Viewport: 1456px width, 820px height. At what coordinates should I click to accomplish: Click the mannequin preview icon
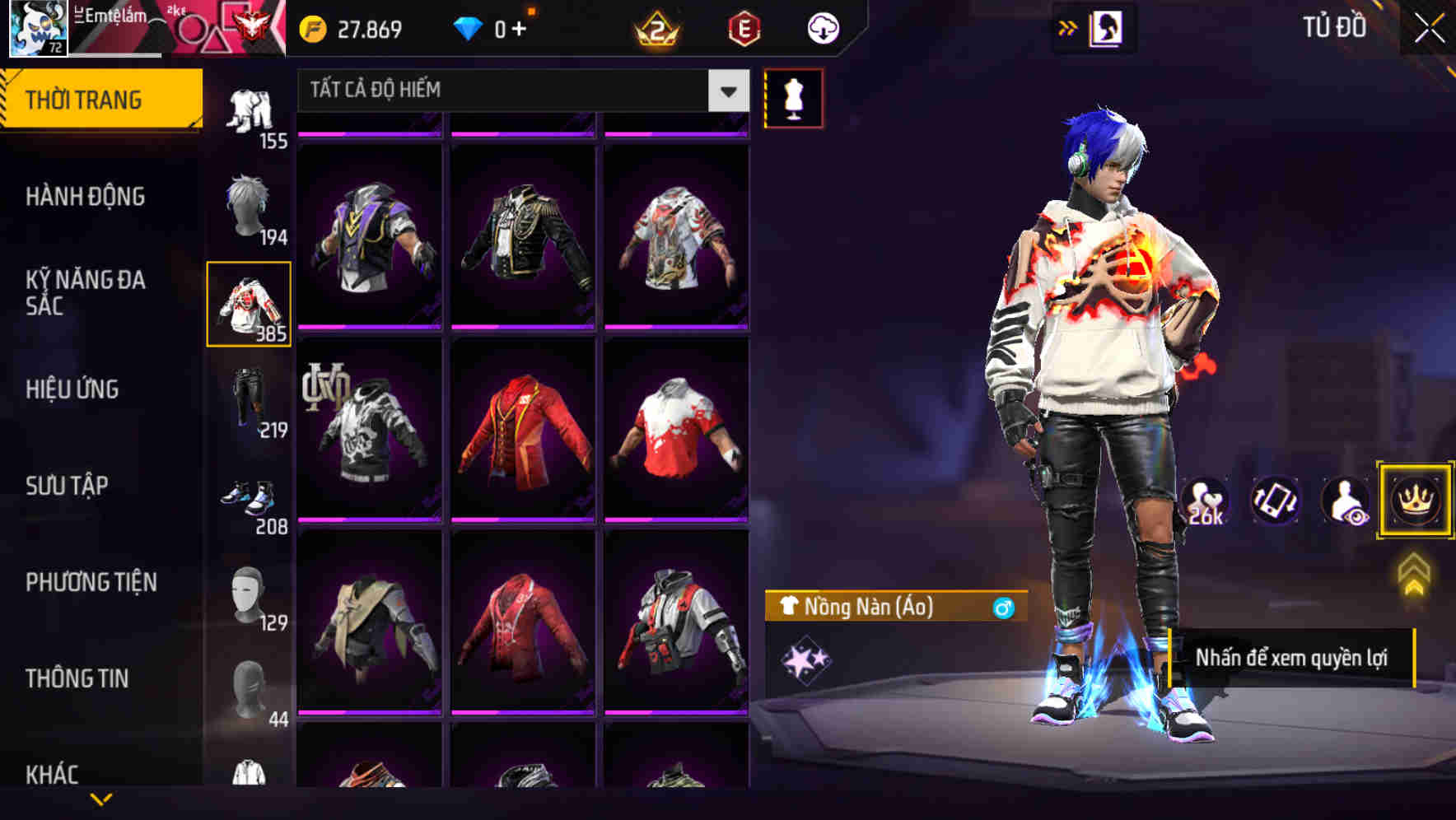pyautogui.click(x=793, y=97)
